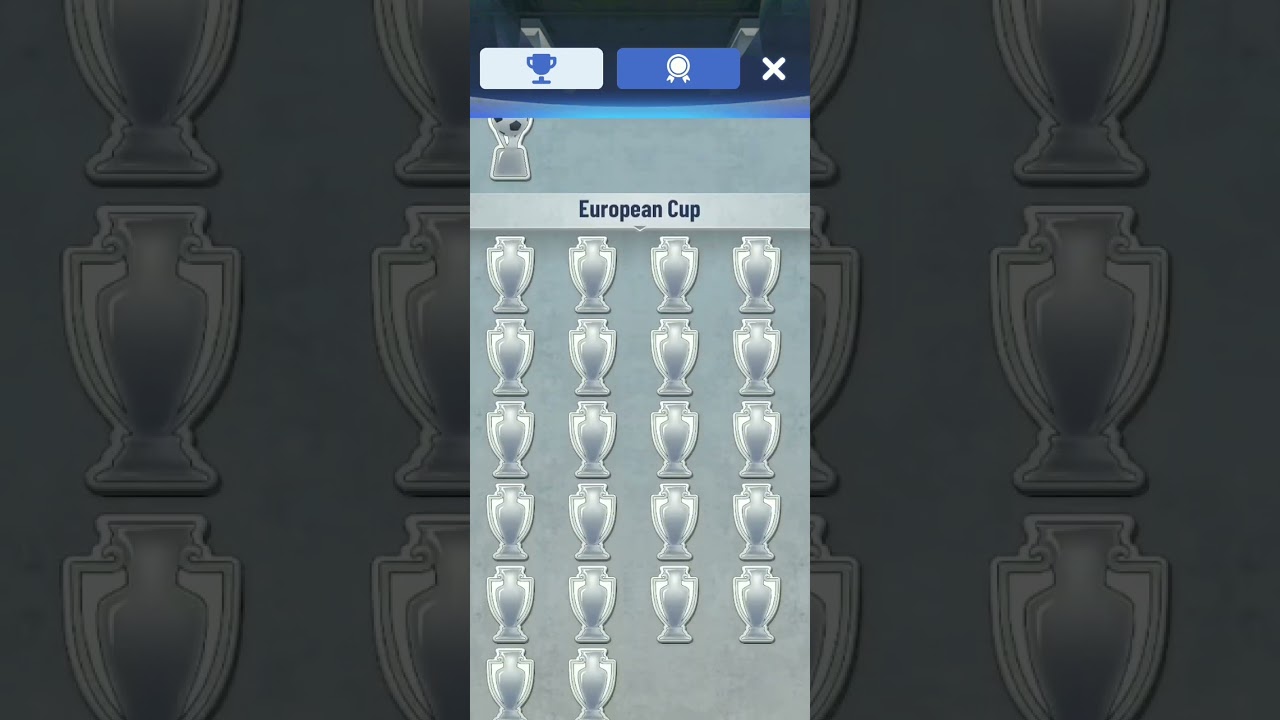Viewport: 1280px width, 720px height.
Task: Toggle the trophy view with the cup button
Action: click(x=541, y=68)
